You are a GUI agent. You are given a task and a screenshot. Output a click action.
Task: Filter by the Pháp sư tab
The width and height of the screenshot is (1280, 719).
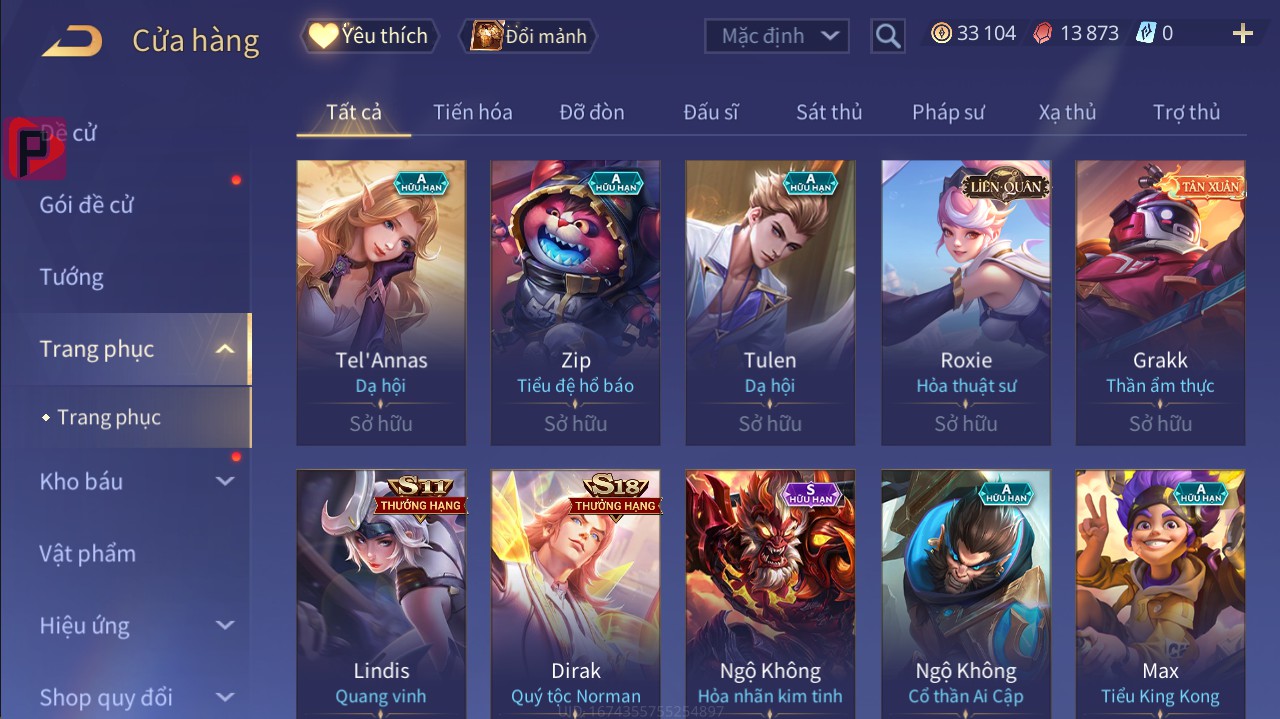(948, 112)
